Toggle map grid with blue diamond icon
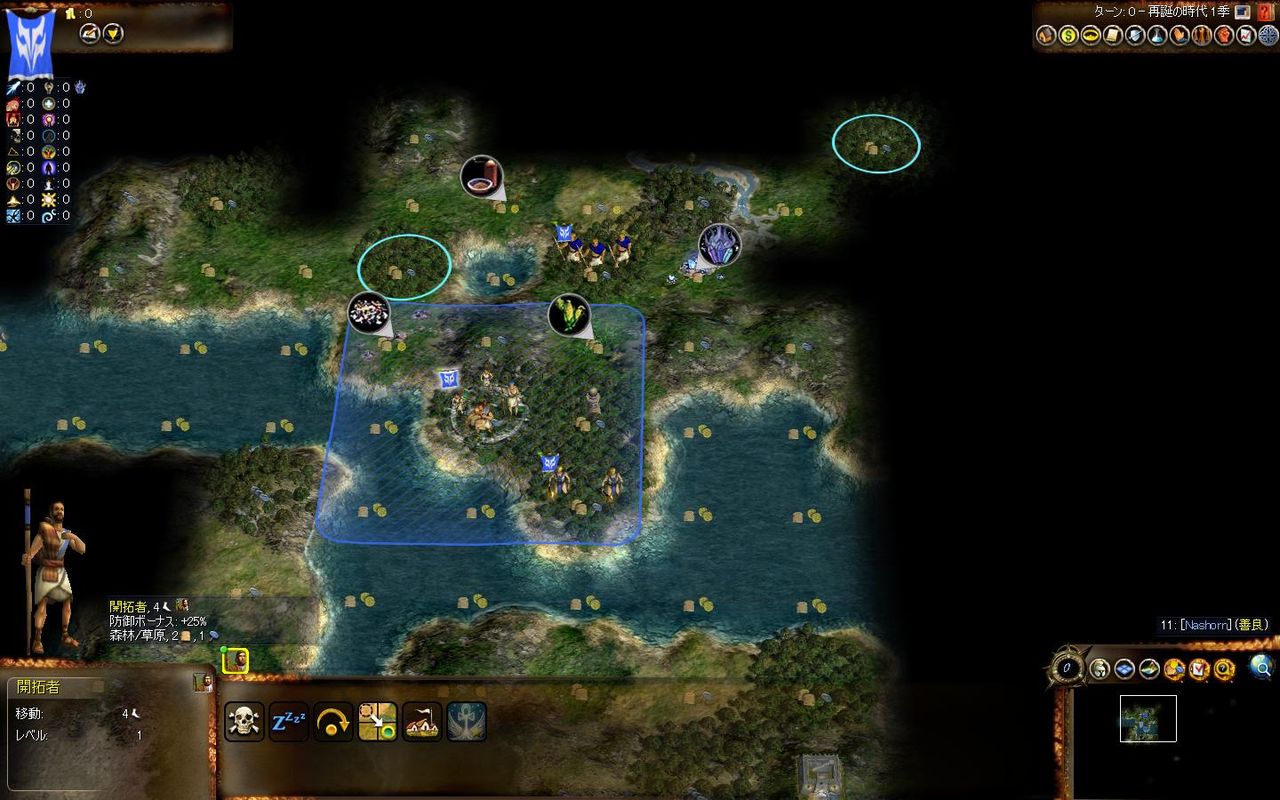This screenshot has height=800, width=1280. click(x=1122, y=668)
